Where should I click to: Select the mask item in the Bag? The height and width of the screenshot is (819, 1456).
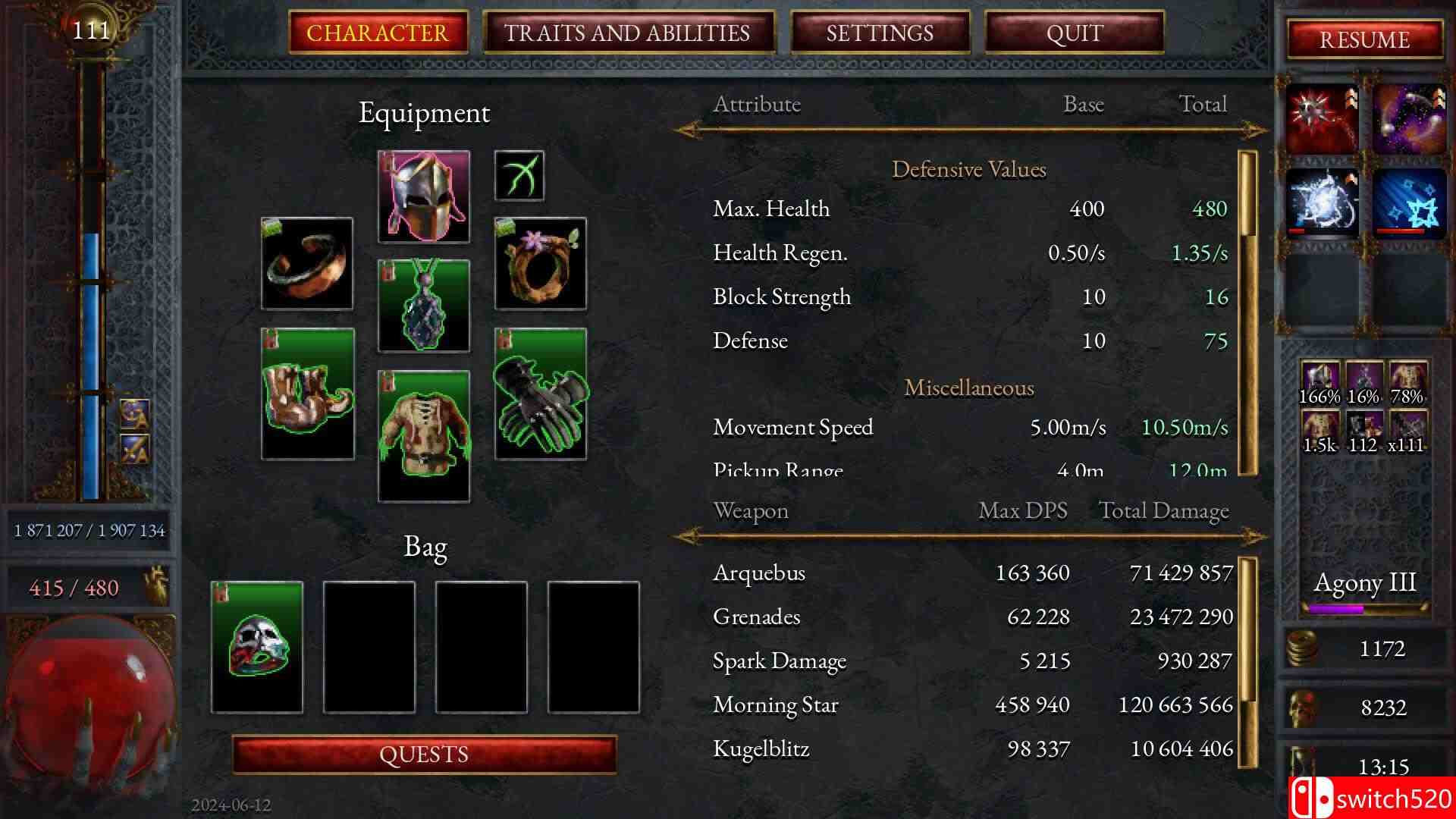coord(256,645)
